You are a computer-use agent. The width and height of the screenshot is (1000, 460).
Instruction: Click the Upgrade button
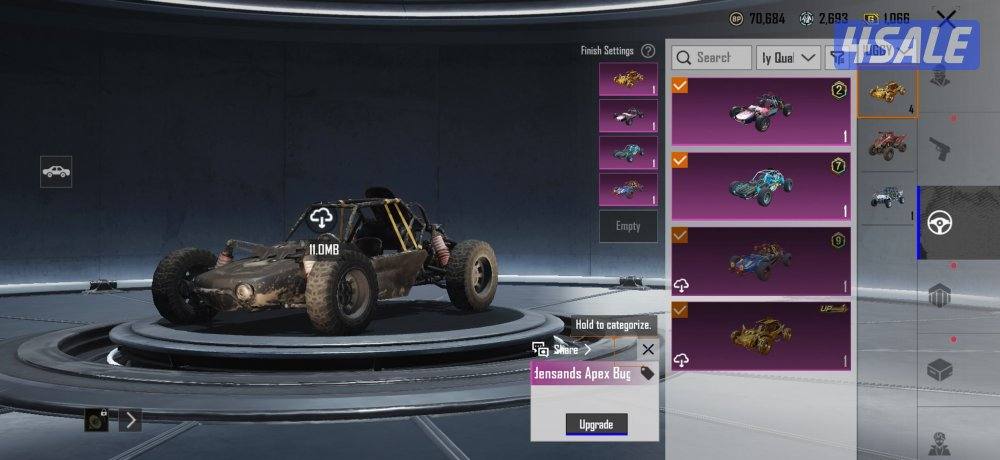(x=596, y=424)
